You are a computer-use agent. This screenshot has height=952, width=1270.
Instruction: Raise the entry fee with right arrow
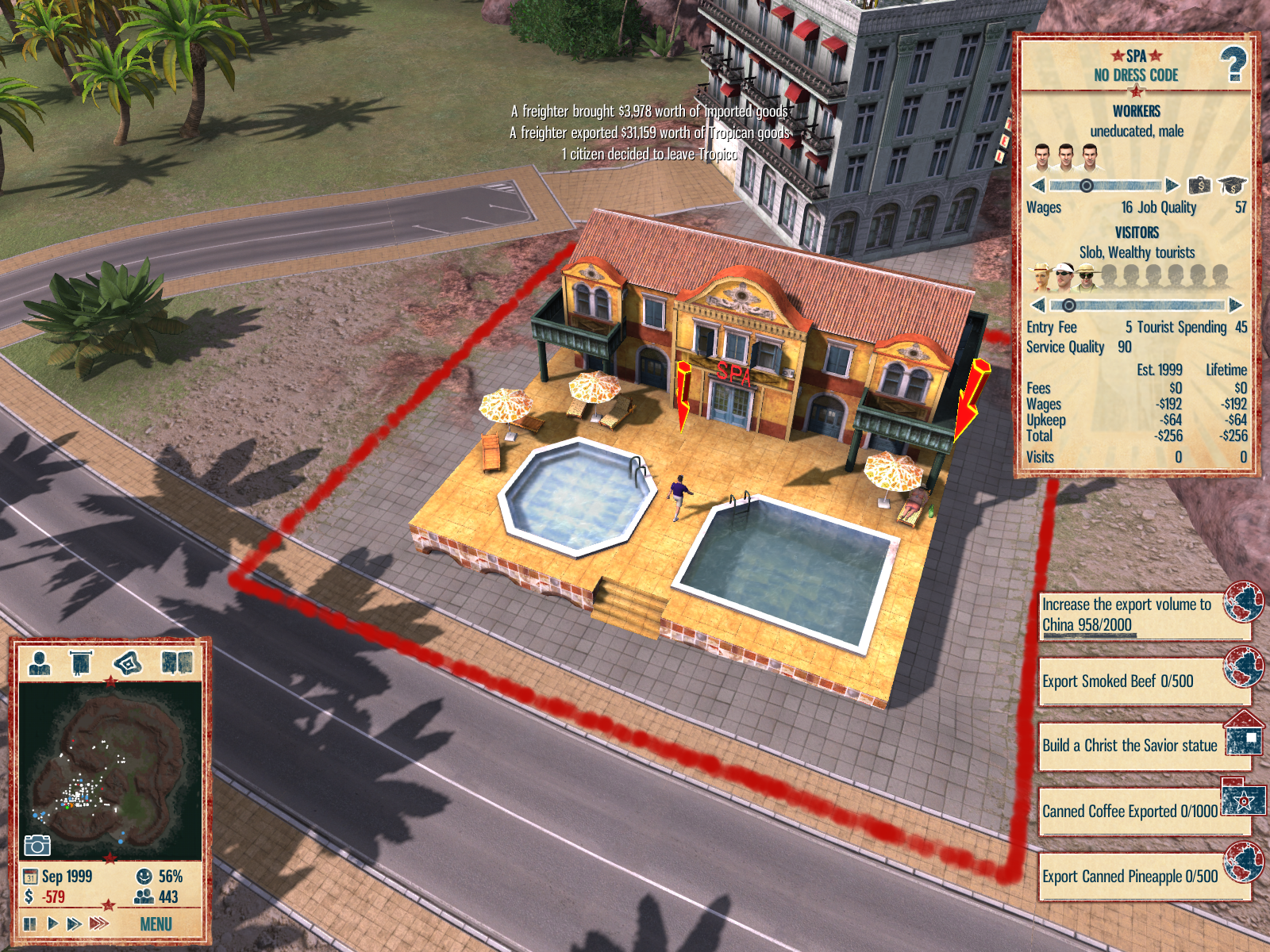[1235, 305]
